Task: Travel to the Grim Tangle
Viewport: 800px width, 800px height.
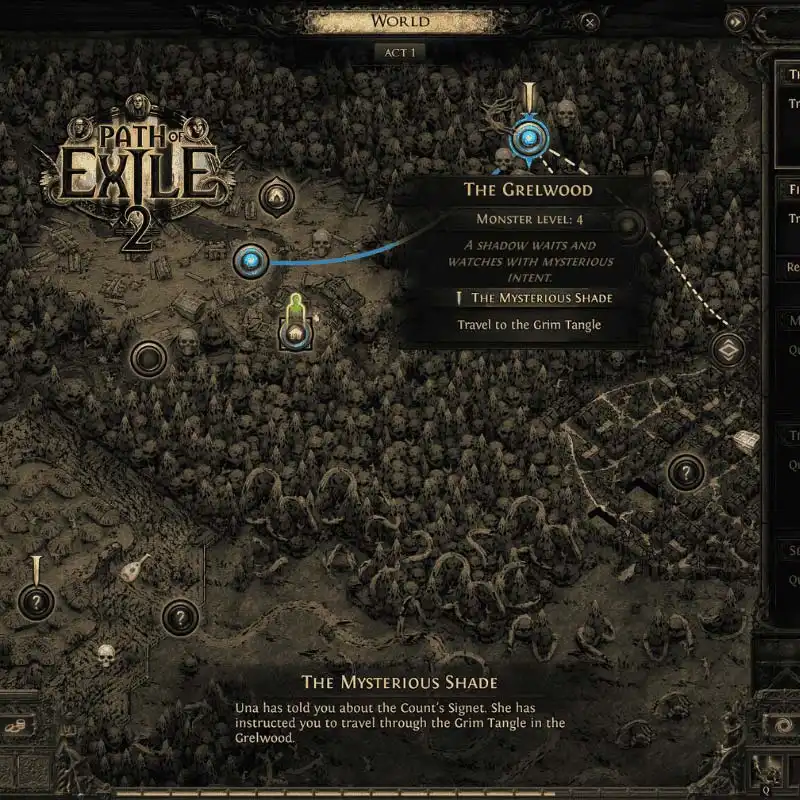Action: 529,325
